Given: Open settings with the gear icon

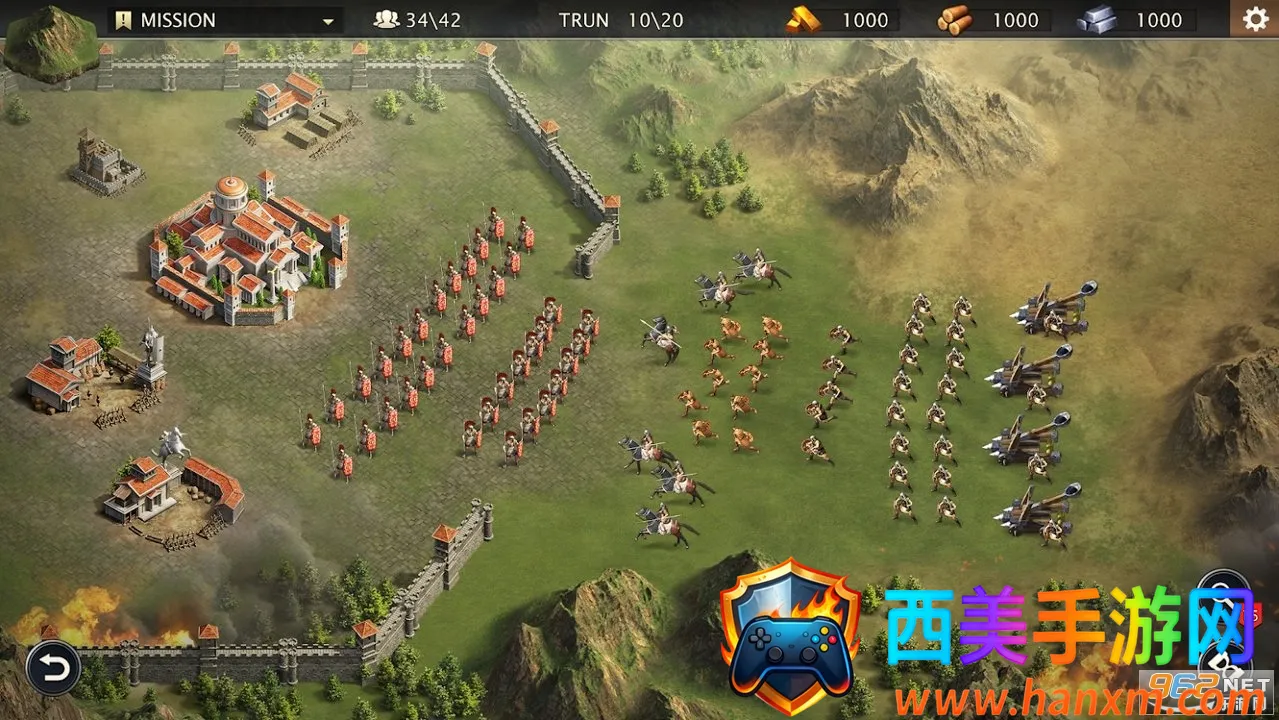Looking at the screenshot, I should [x=1254, y=19].
